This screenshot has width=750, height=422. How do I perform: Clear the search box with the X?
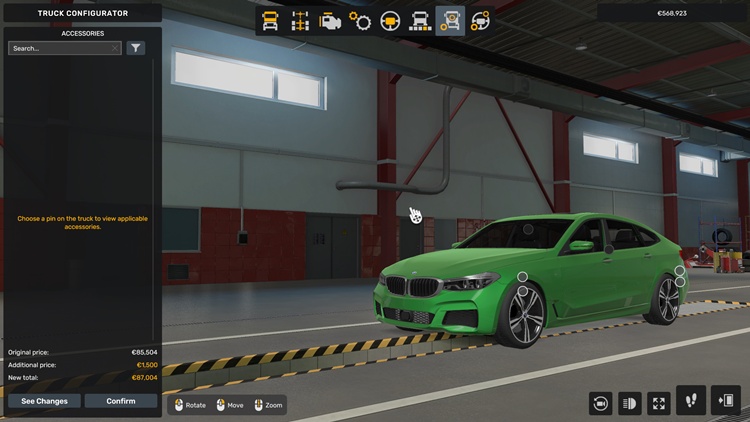pos(116,48)
